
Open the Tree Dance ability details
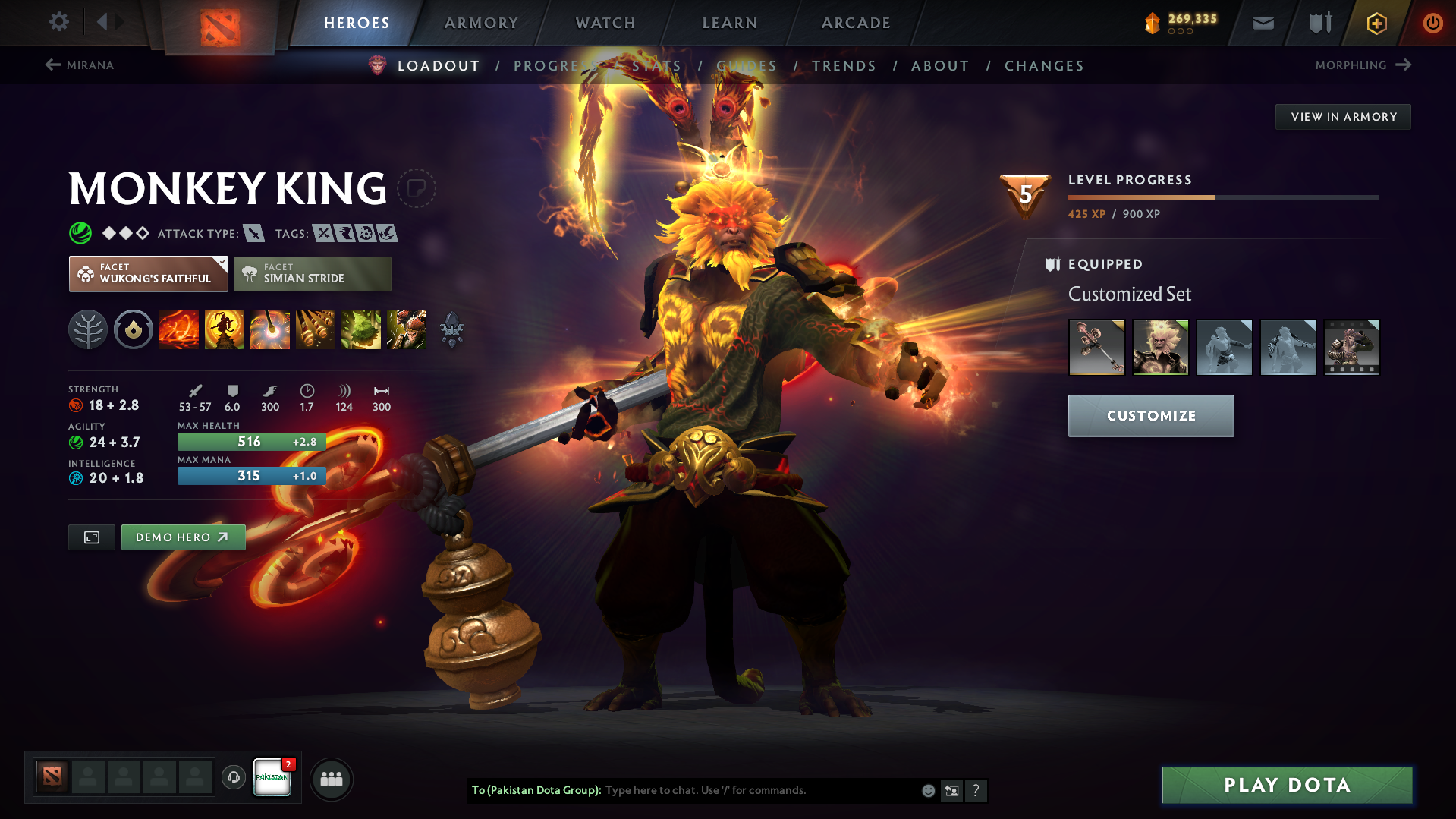pos(225,329)
